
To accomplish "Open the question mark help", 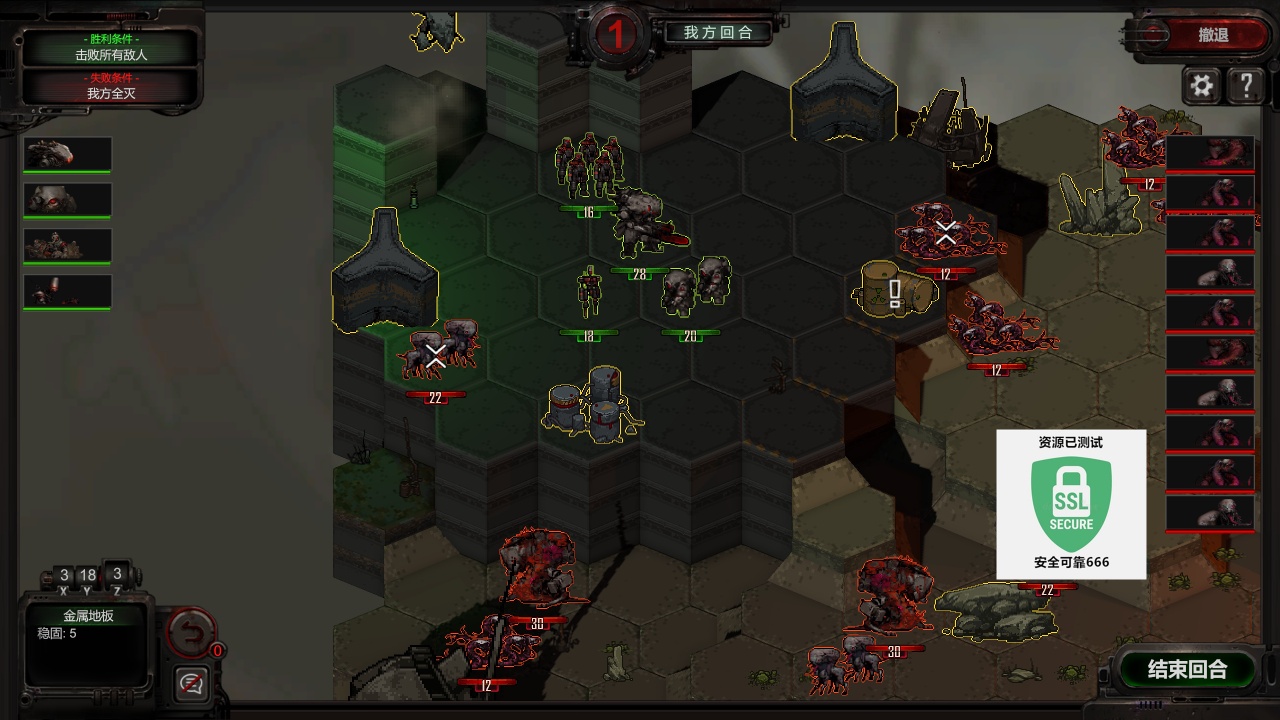I will tap(1246, 86).
